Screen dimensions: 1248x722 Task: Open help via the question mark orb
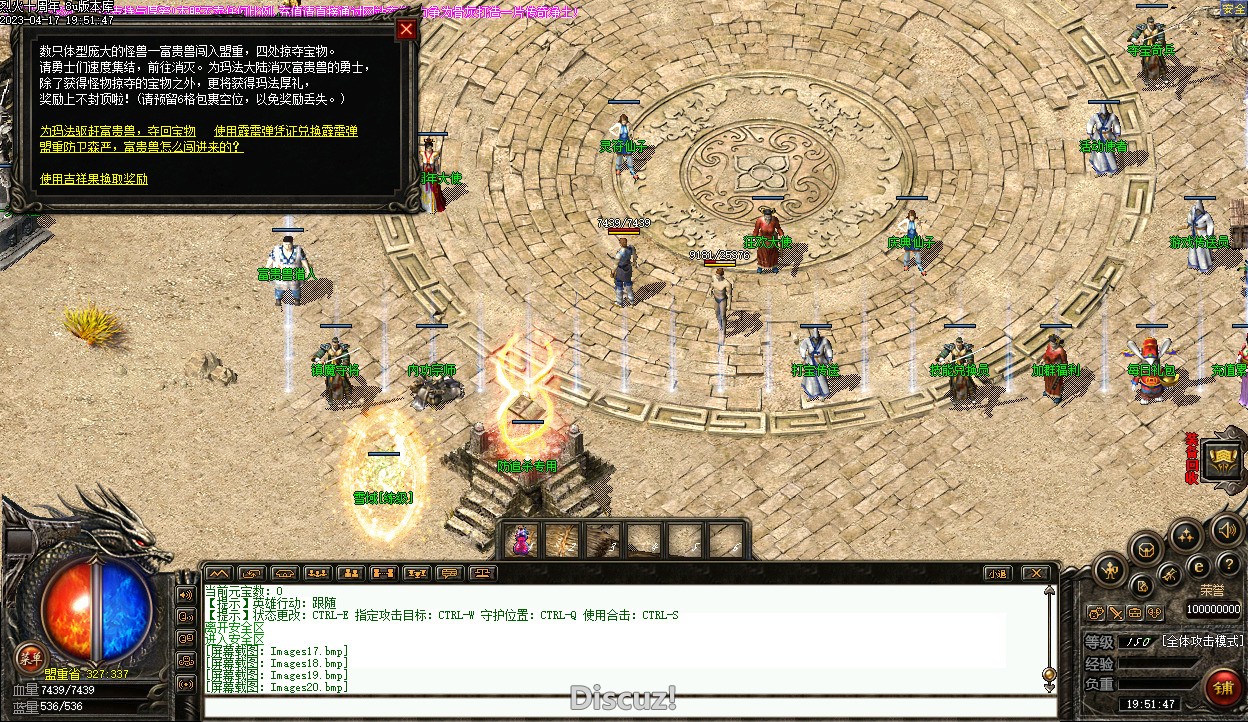click(1228, 565)
